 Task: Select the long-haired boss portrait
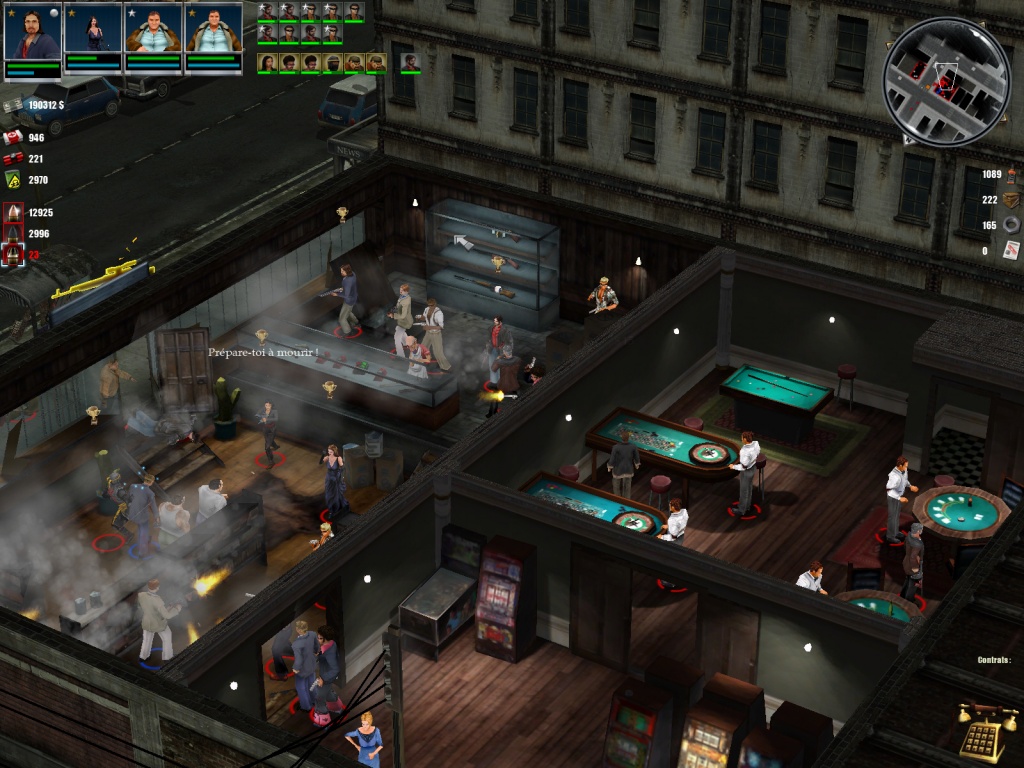[x=33, y=32]
